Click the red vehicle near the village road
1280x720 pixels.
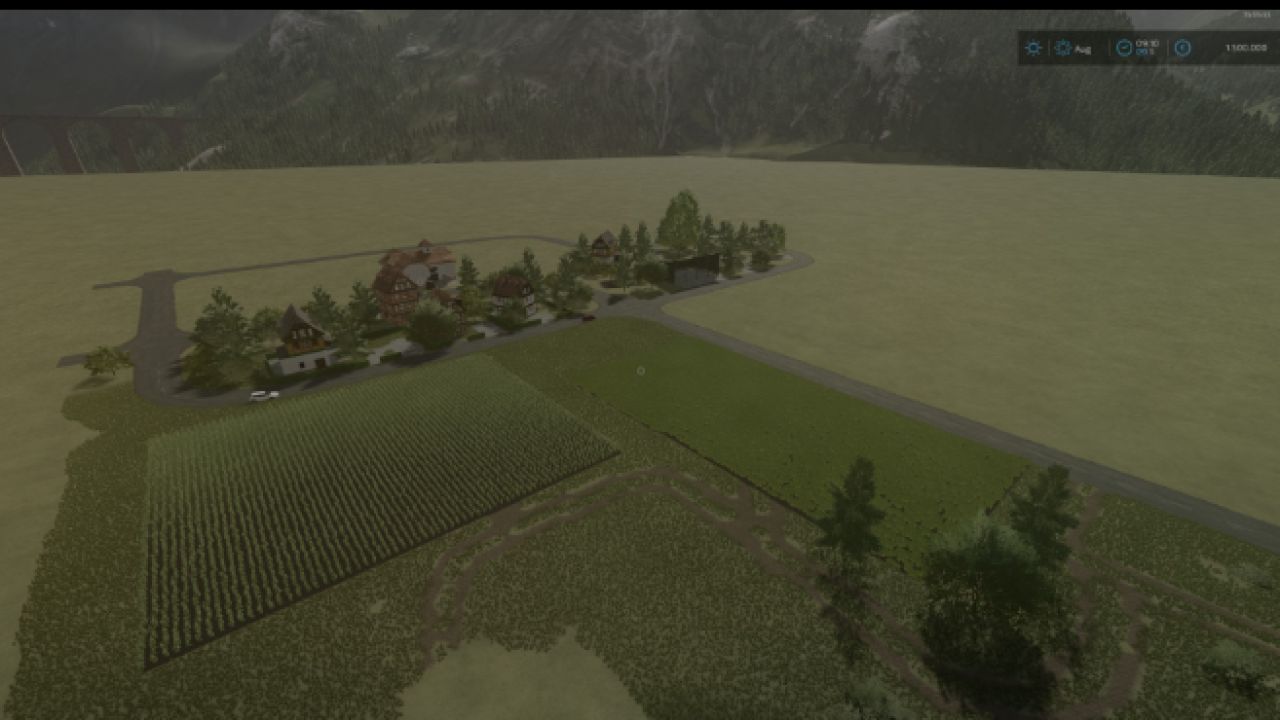point(589,318)
